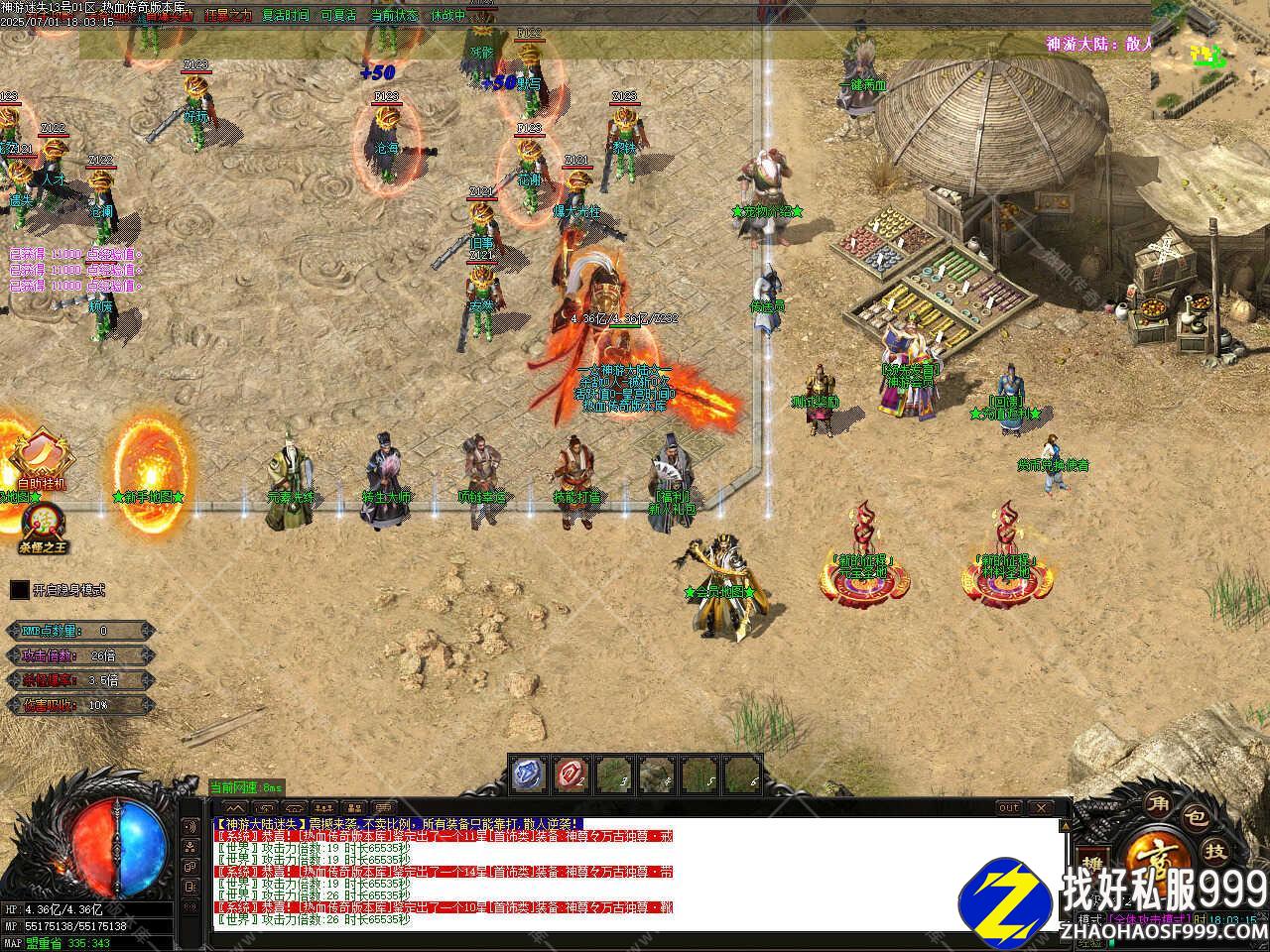Toggle the 开启隐身模式 checkbox
This screenshot has height=952, width=1270.
(x=19, y=590)
